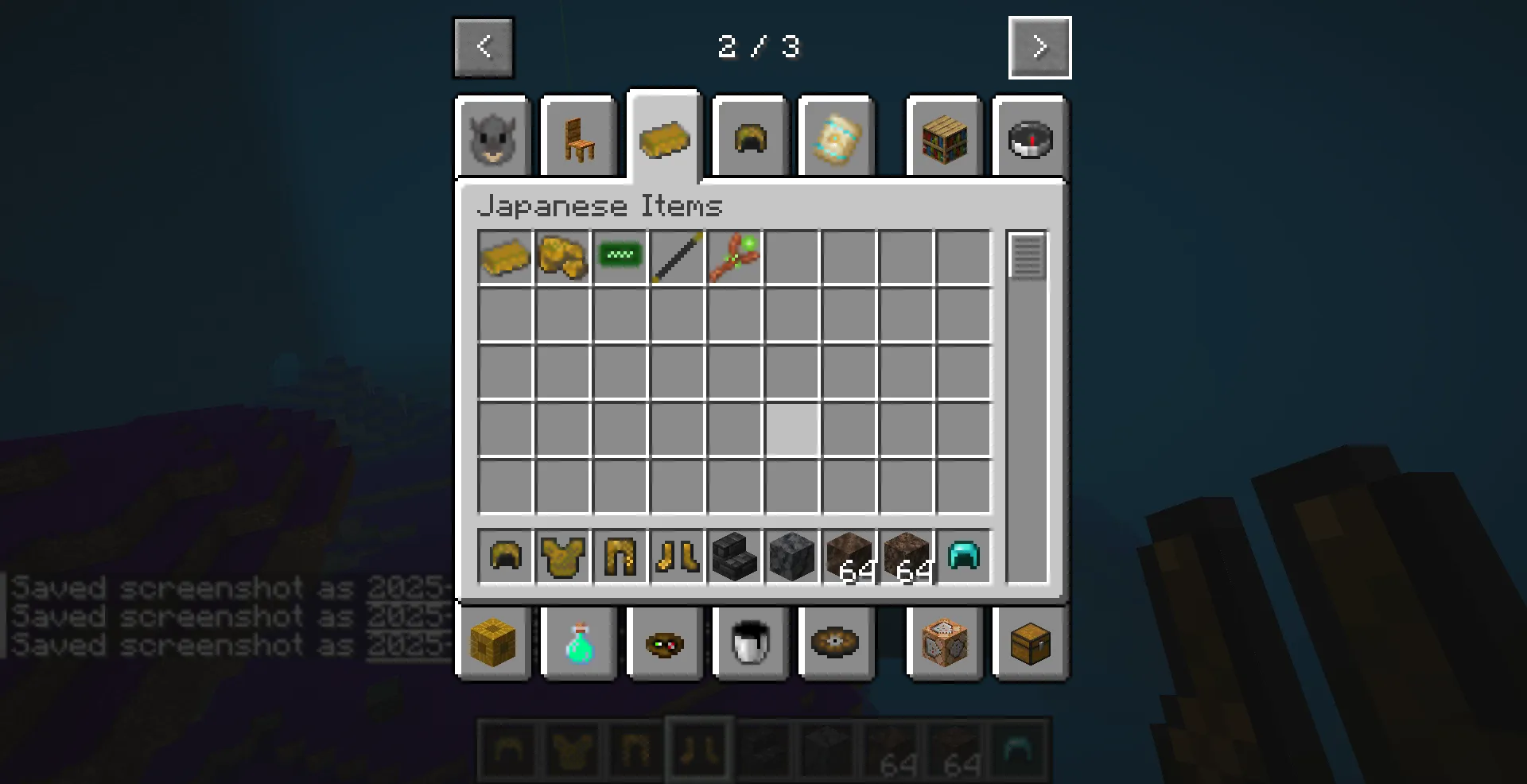Viewport: 1527px width, 784px height.
Task: Select the slingshot with the green orb
Action: tap(734, 256)
